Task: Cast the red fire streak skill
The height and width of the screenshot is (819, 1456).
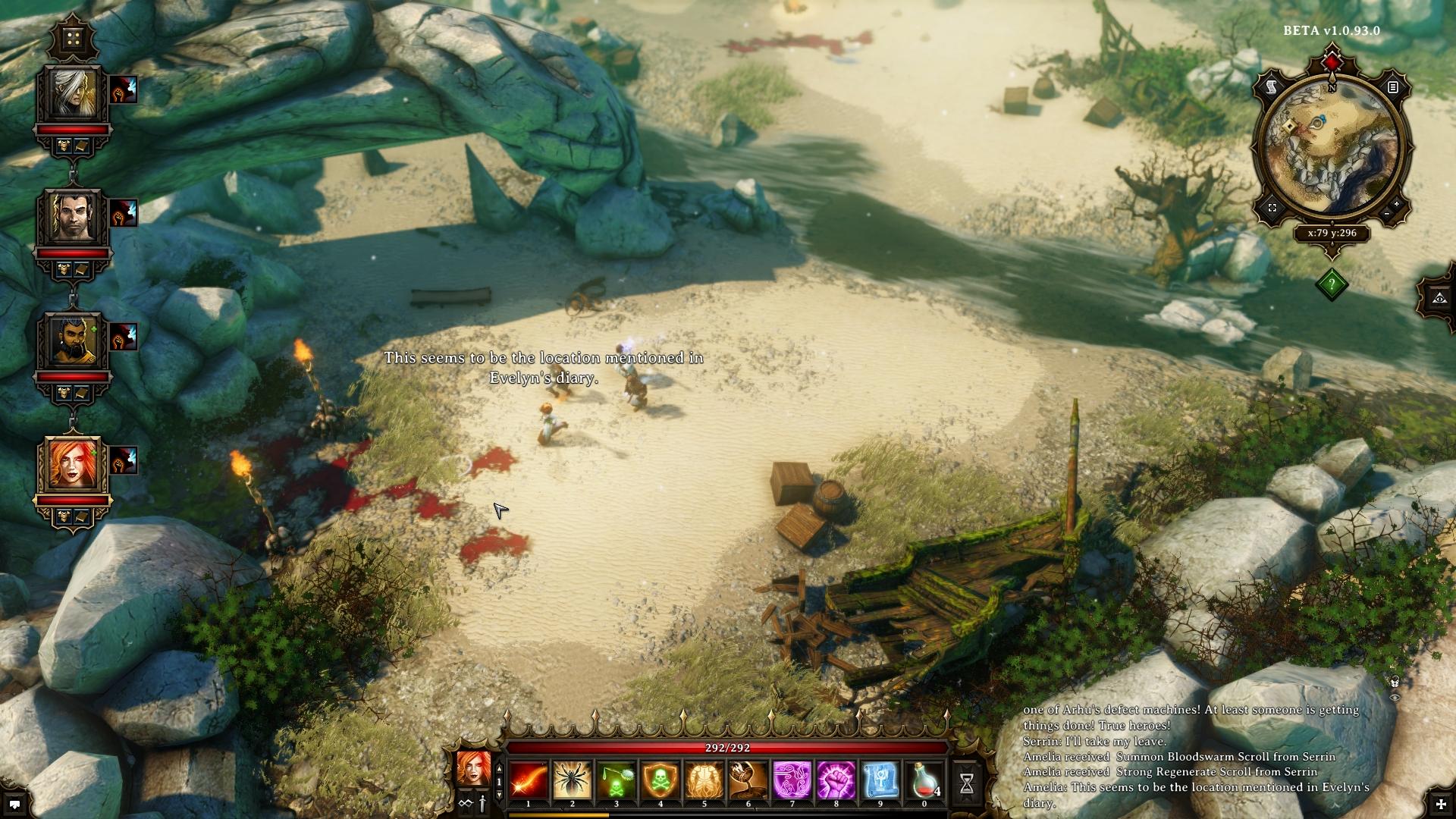Action: (x=529, y=781)
